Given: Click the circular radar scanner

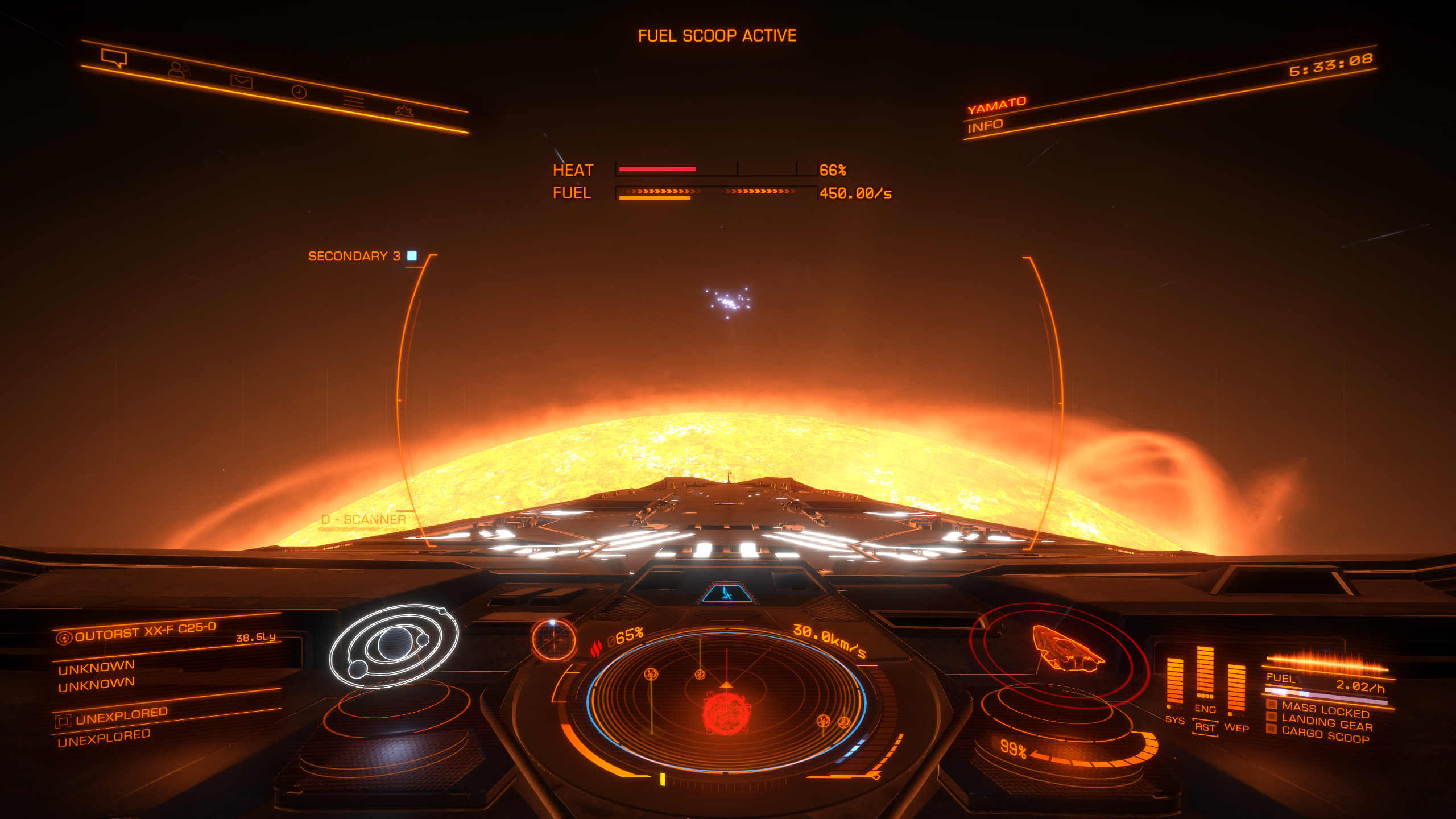Looking at the screenshot, I should pos(726,702).
